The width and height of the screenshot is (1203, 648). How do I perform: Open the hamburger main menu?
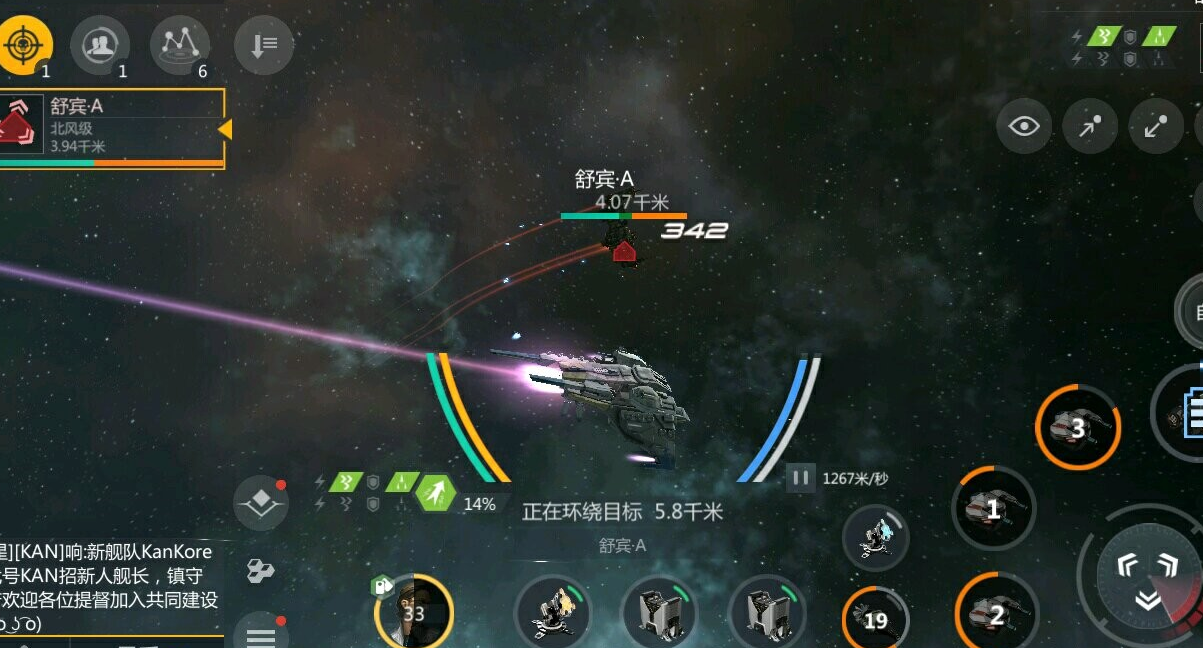tap(261, 635)
